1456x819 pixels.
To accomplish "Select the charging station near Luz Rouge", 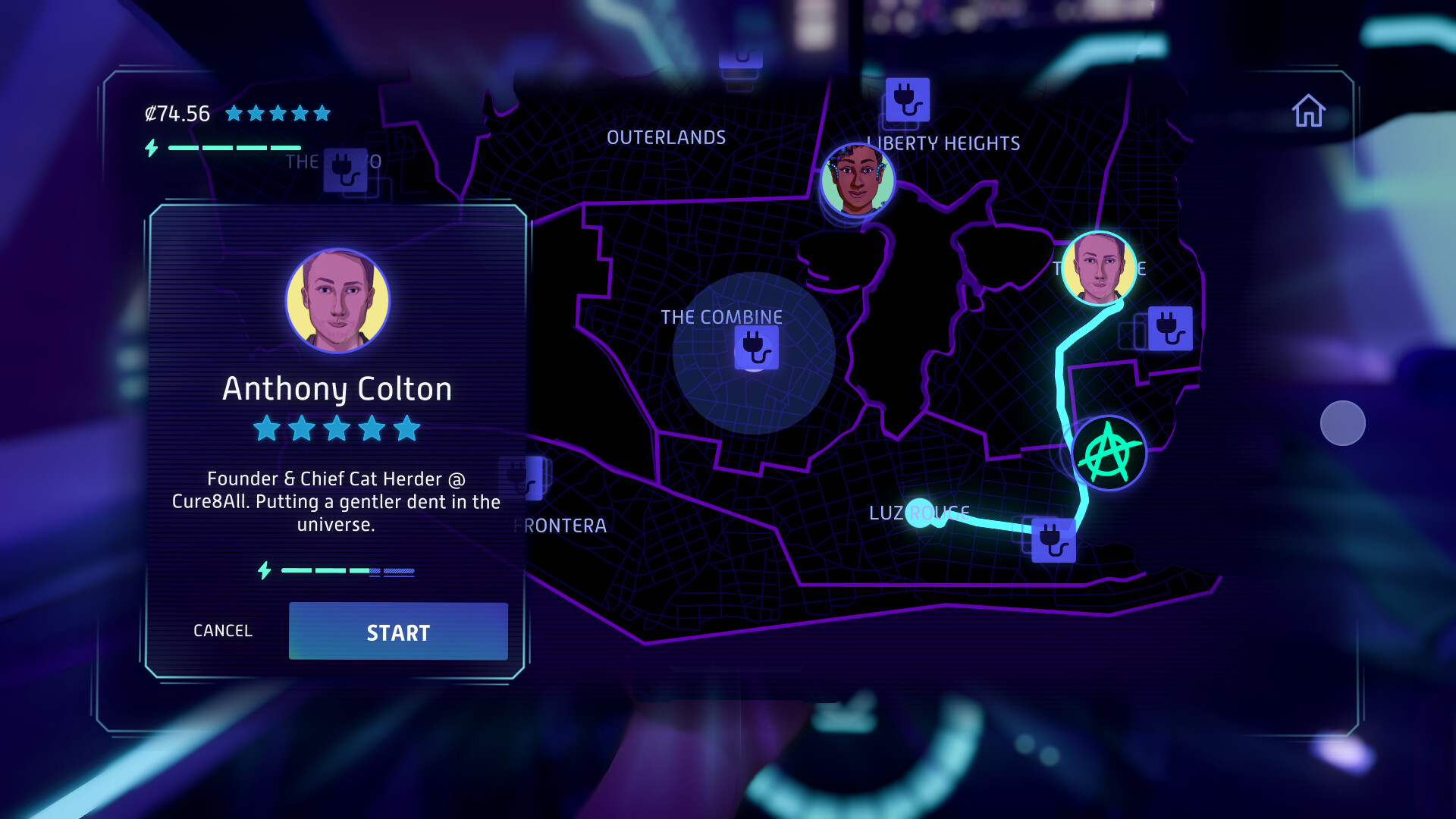I will coord(1053,540).
